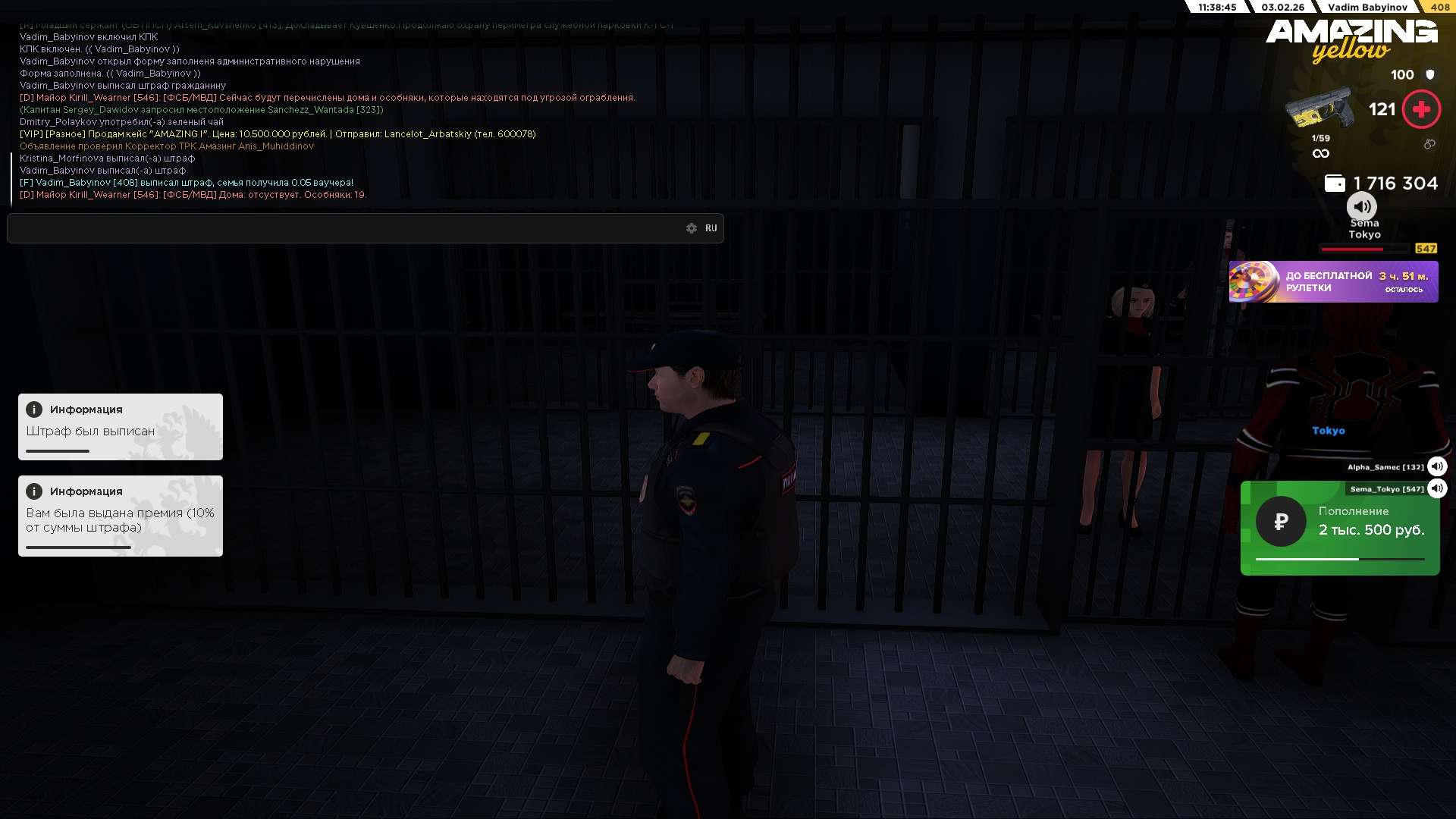Open the free roulette banner
Viewport: 1456px width, 819px height.
tap(1333, 282)
